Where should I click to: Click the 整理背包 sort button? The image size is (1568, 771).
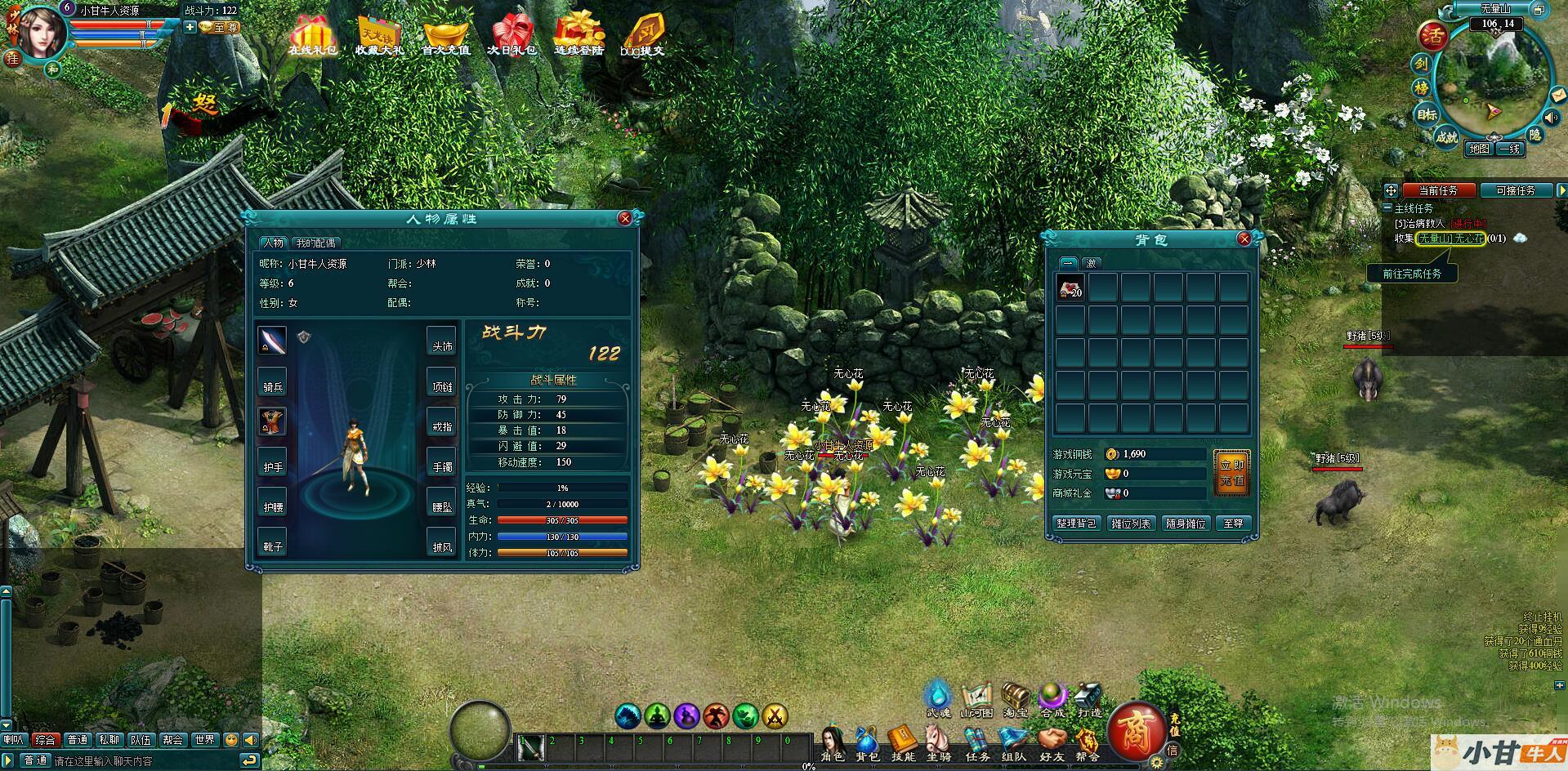[1075, 524]
